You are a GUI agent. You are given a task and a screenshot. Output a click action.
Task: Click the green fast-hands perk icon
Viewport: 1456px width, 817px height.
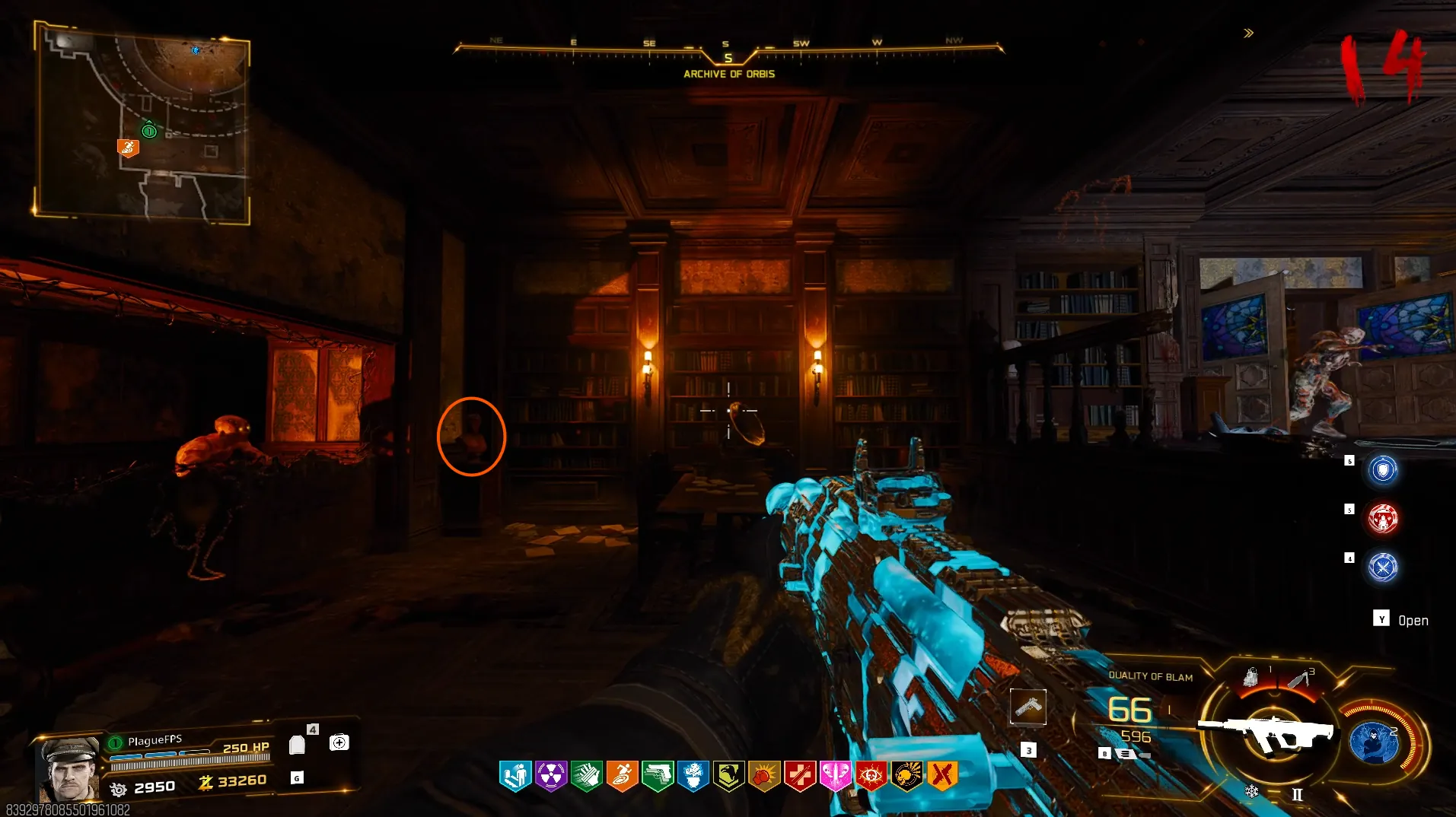tap(587, 776)
